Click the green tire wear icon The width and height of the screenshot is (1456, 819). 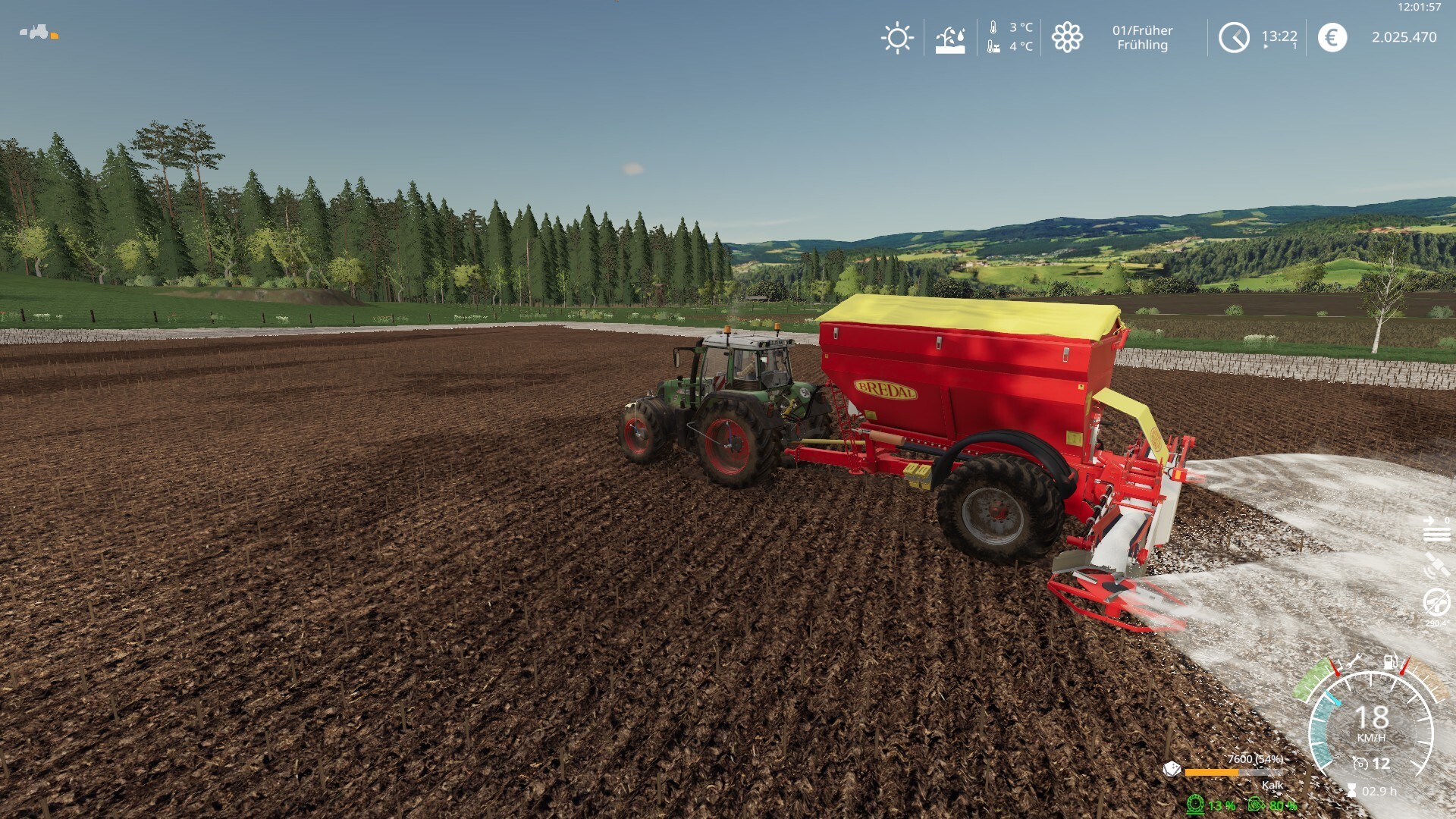[1196, 804]
